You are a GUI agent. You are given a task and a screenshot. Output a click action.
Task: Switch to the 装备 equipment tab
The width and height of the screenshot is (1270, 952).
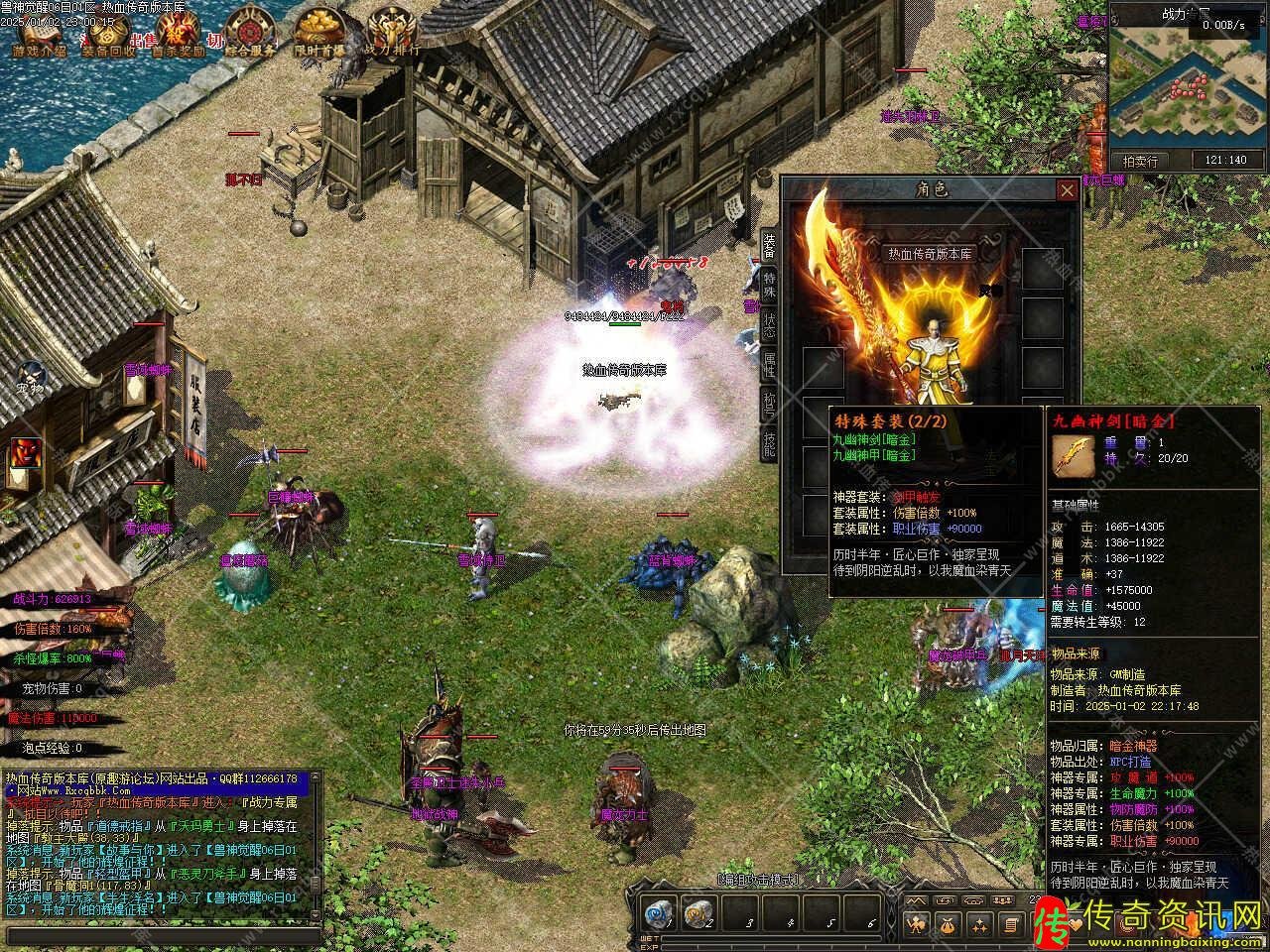[769, 245]
